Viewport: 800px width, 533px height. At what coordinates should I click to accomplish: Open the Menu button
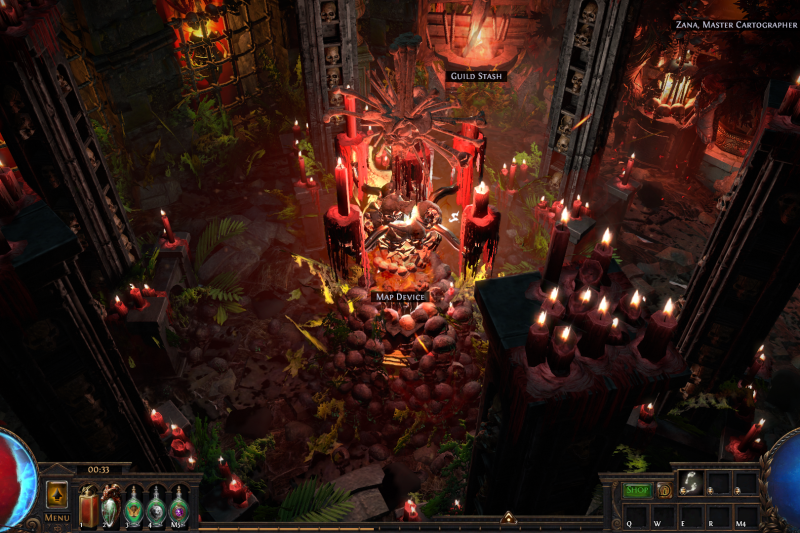tap(57, 518)
